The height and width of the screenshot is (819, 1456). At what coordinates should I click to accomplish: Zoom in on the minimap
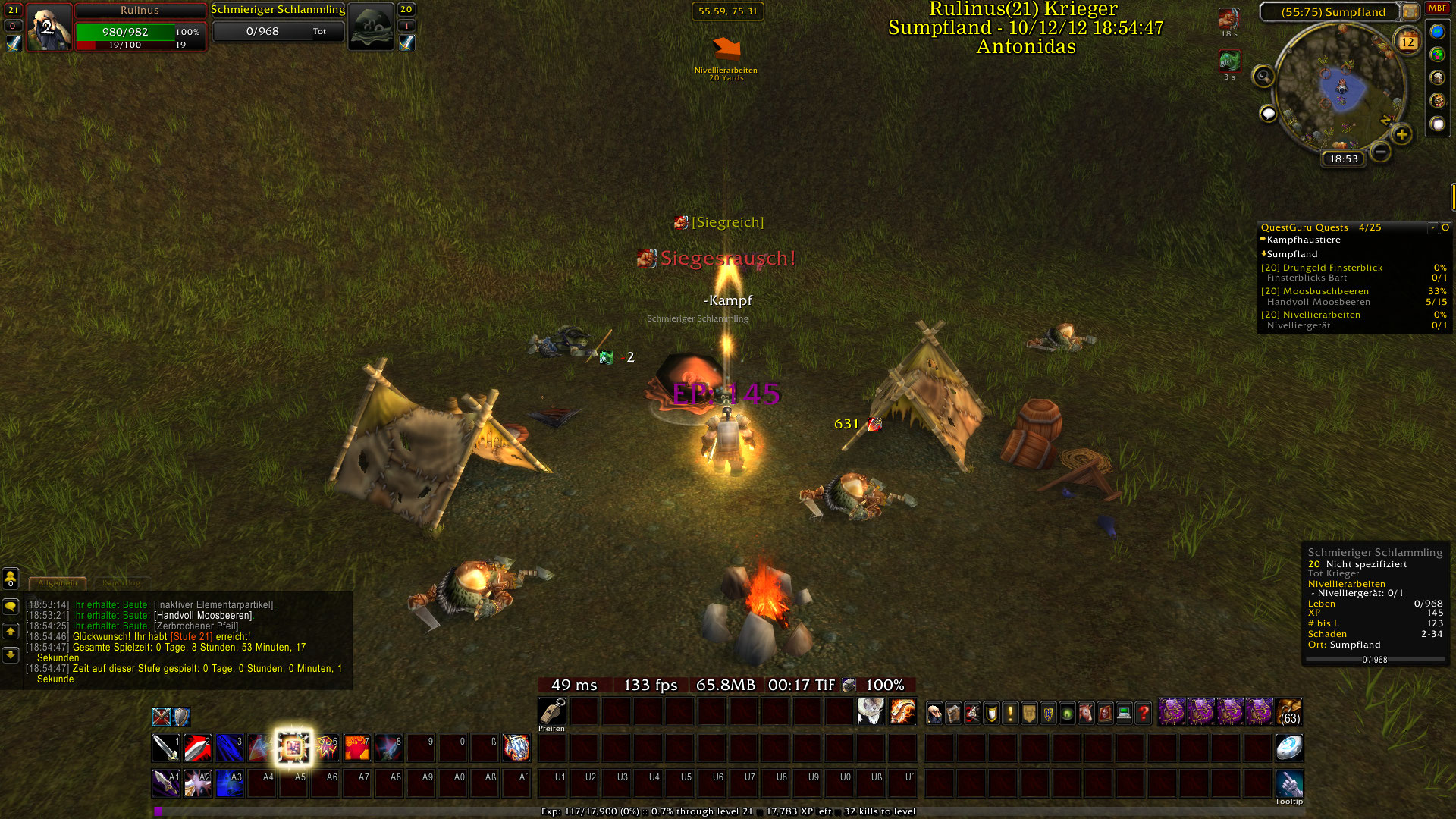click(x=1401, y=135)
